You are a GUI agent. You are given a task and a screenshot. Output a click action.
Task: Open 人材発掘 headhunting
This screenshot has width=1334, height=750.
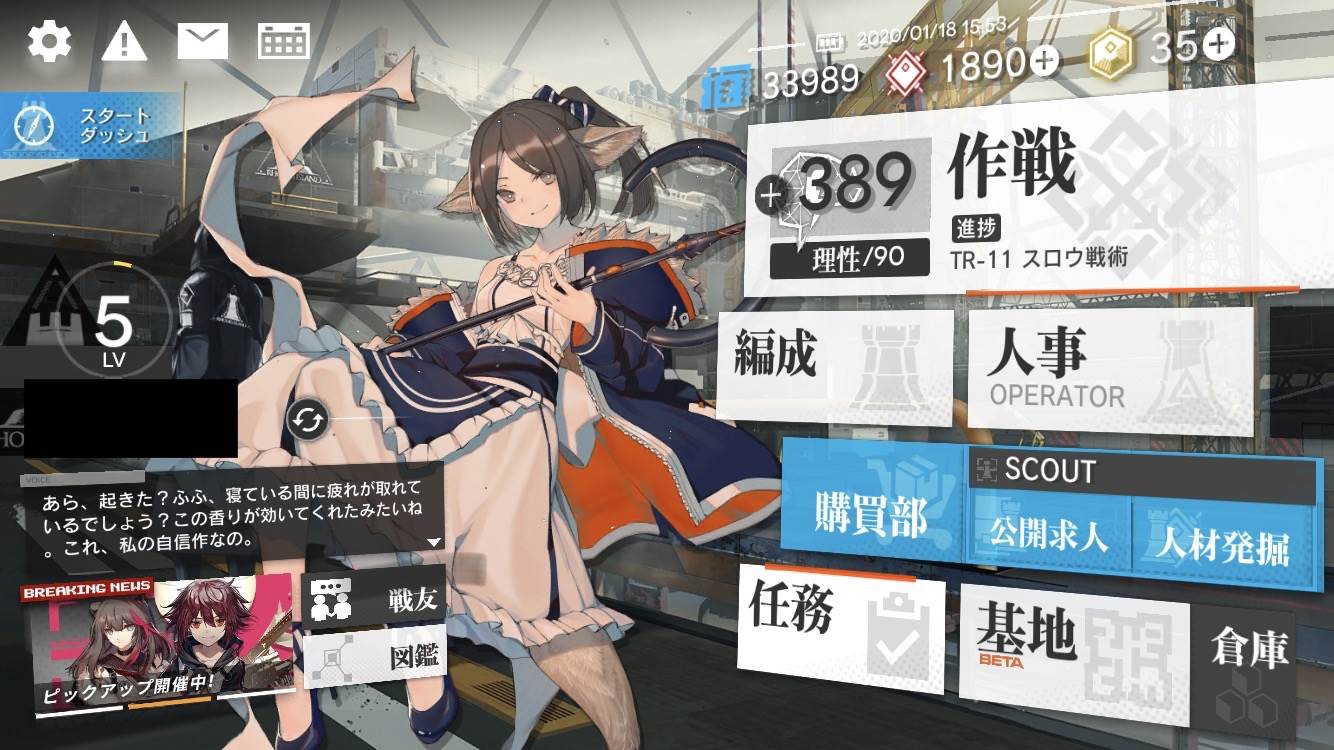(1222, 544)
